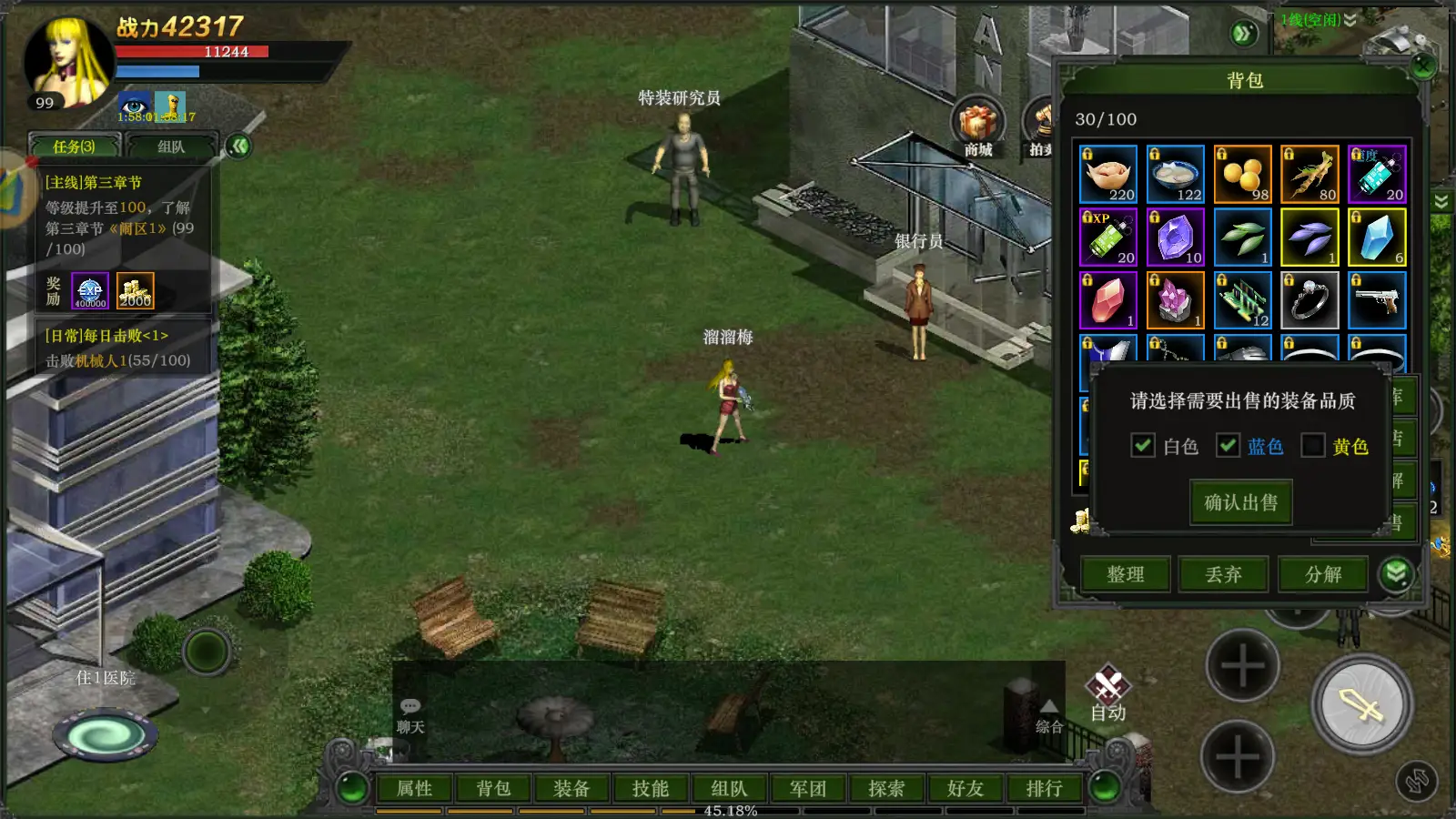This screenshot has width=1456, height=819.
Task: Switch to the 组队 team tab
Action: coord(171,147)
